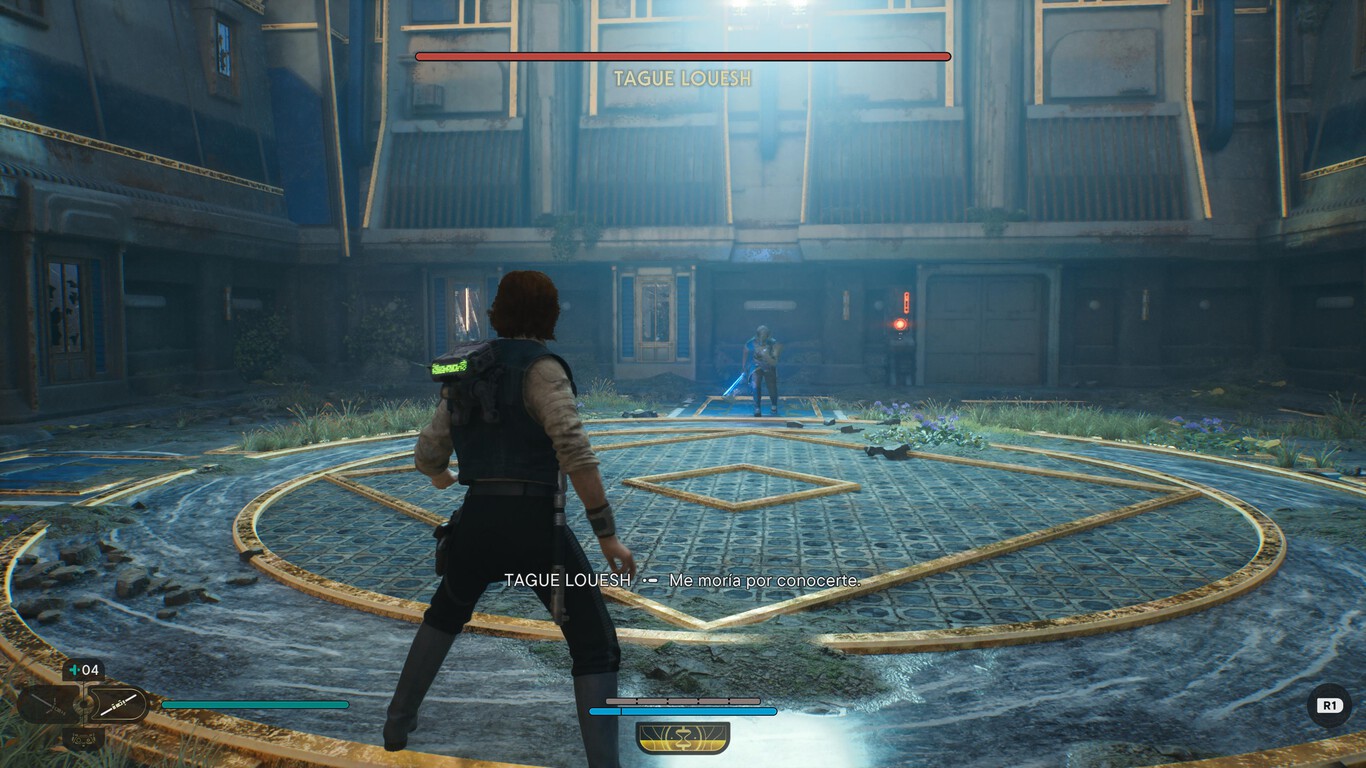Screen dimensions: 1366x768
Task: Click the BD-1 droid icon below the stances
Action: pos(83,739)
